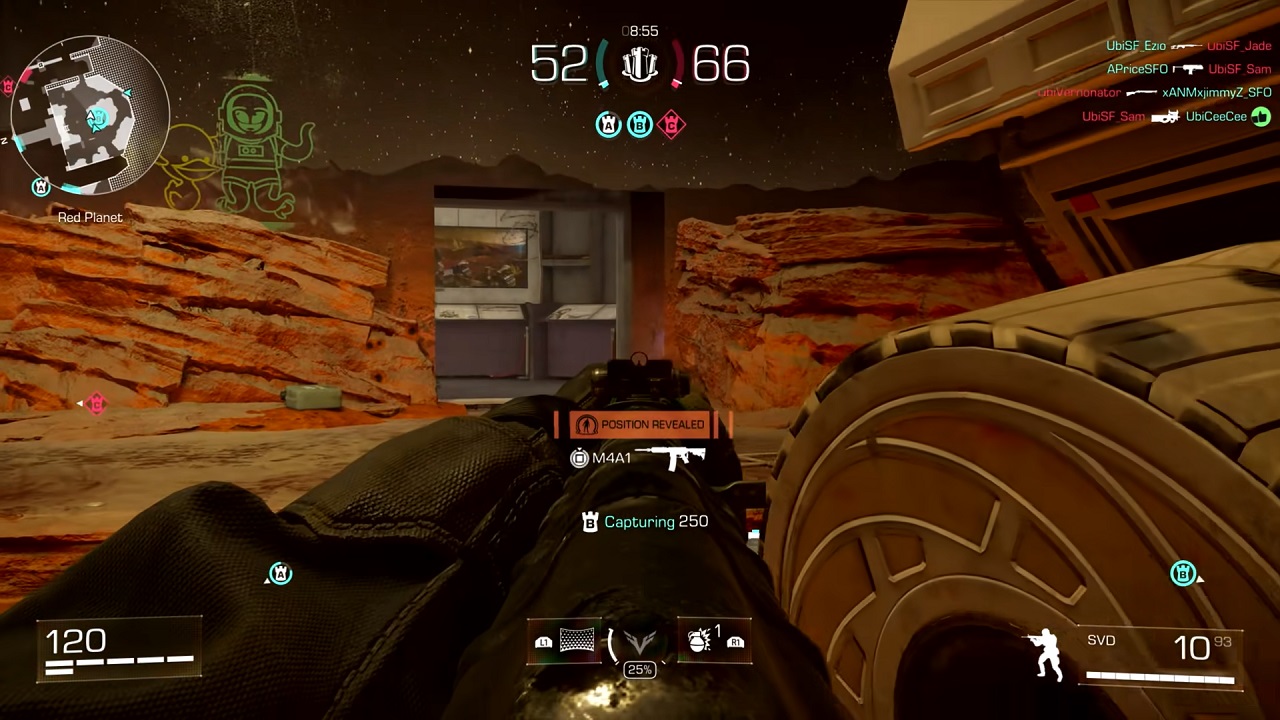Click zone B status icon under the score

pos(640,125)
